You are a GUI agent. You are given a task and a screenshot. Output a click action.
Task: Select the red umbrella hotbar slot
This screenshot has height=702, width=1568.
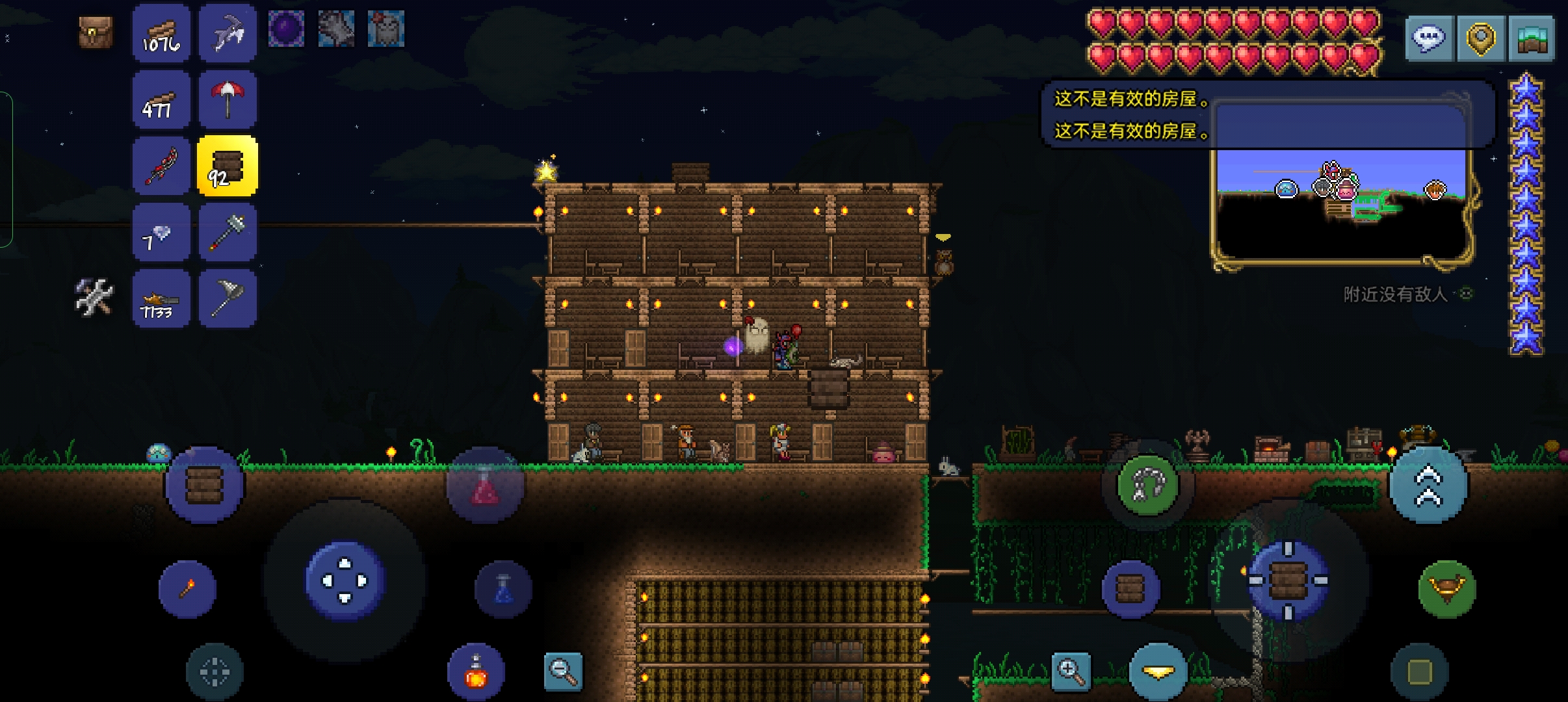228,100
